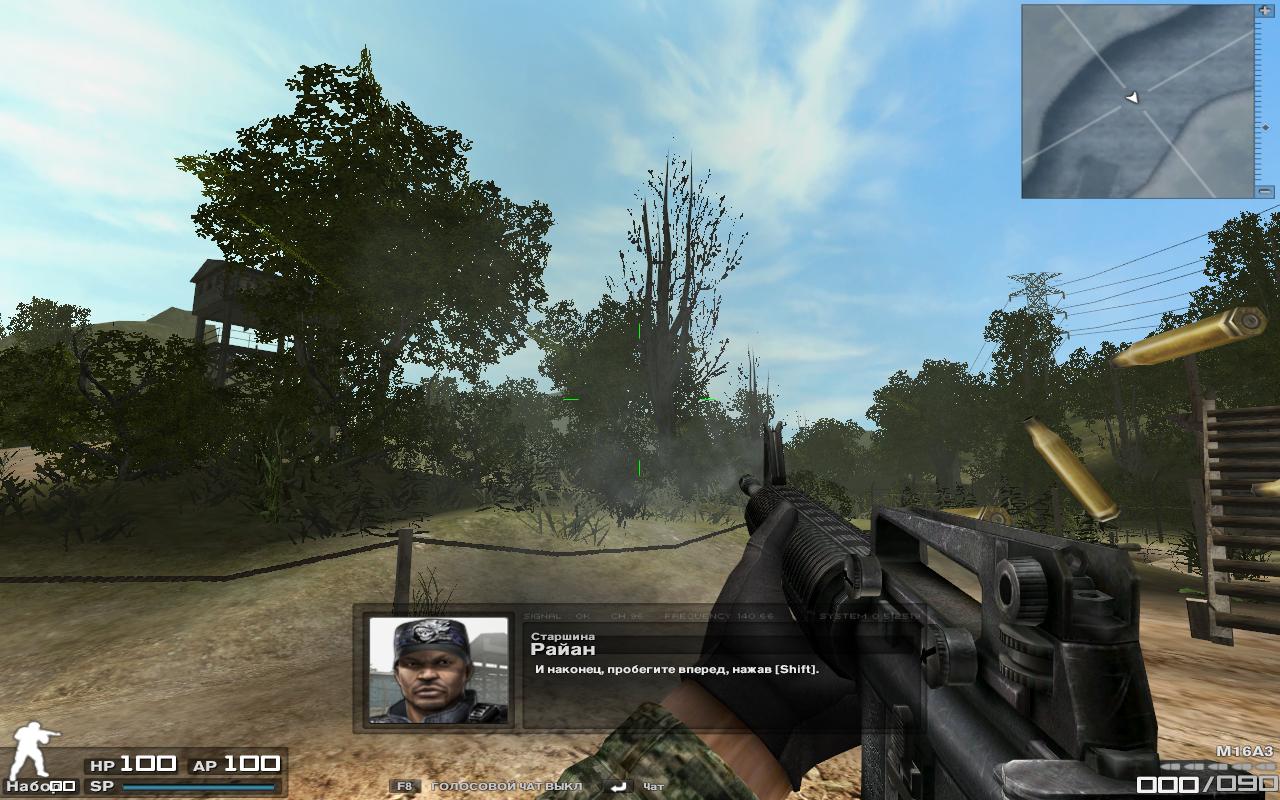Open the chat input labeled Чат
Screen dimensions: 1280x800
(x=654, y=786)
